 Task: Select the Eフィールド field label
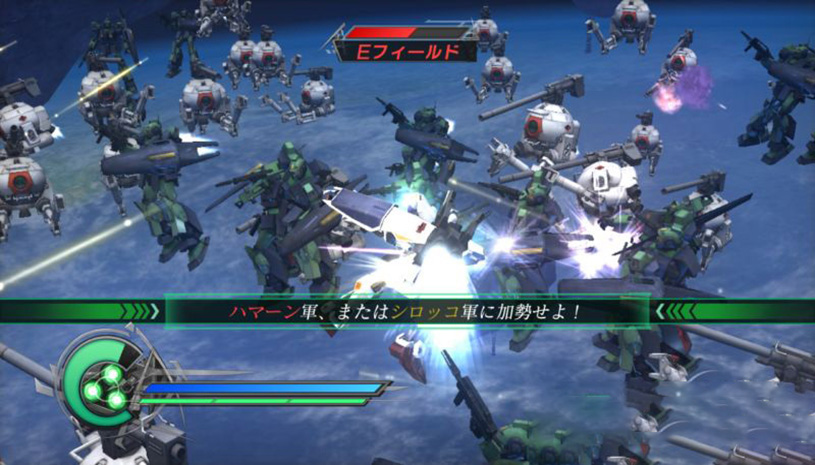pos(406,52)
